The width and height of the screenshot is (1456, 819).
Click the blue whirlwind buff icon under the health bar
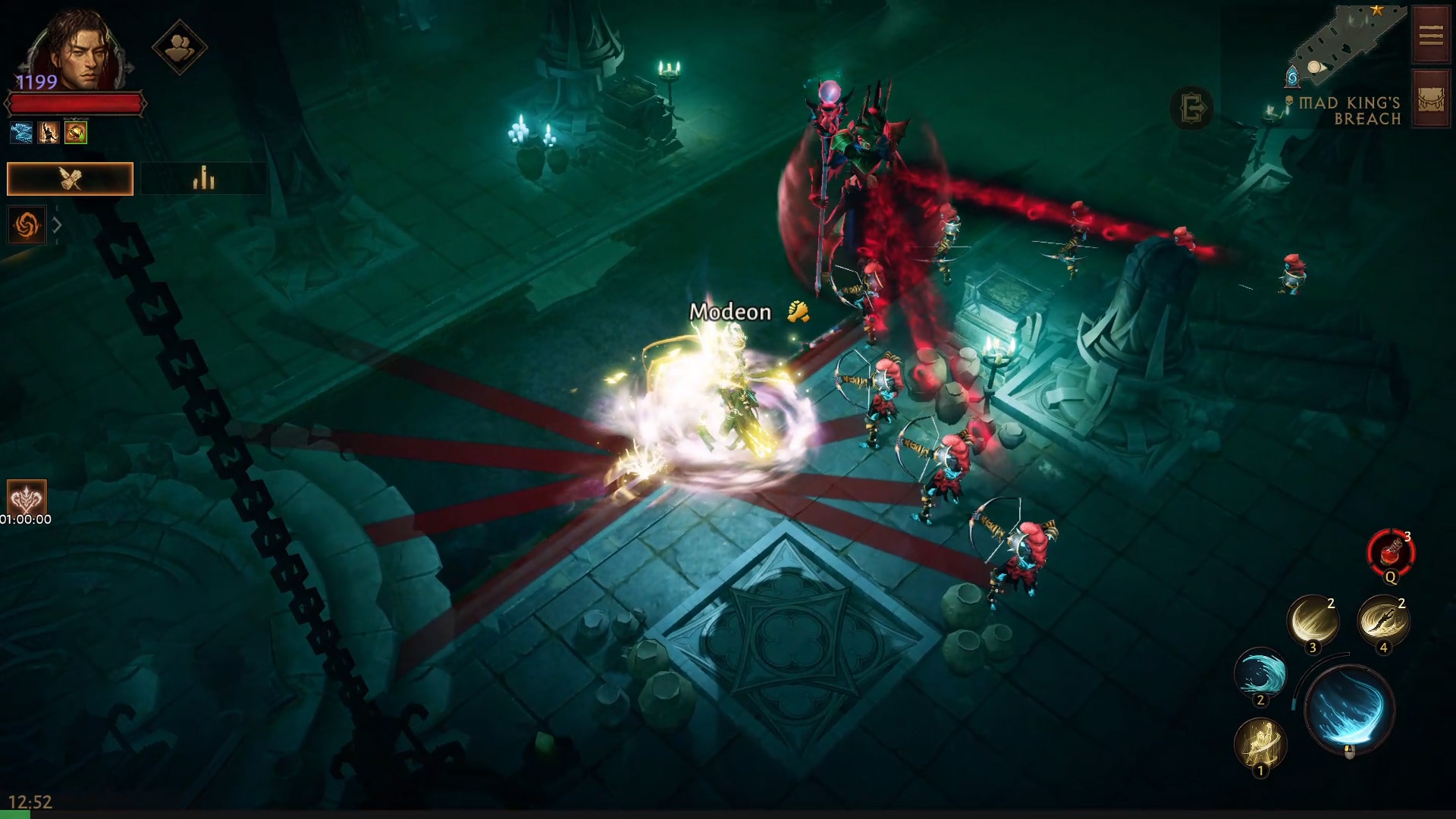20,132
